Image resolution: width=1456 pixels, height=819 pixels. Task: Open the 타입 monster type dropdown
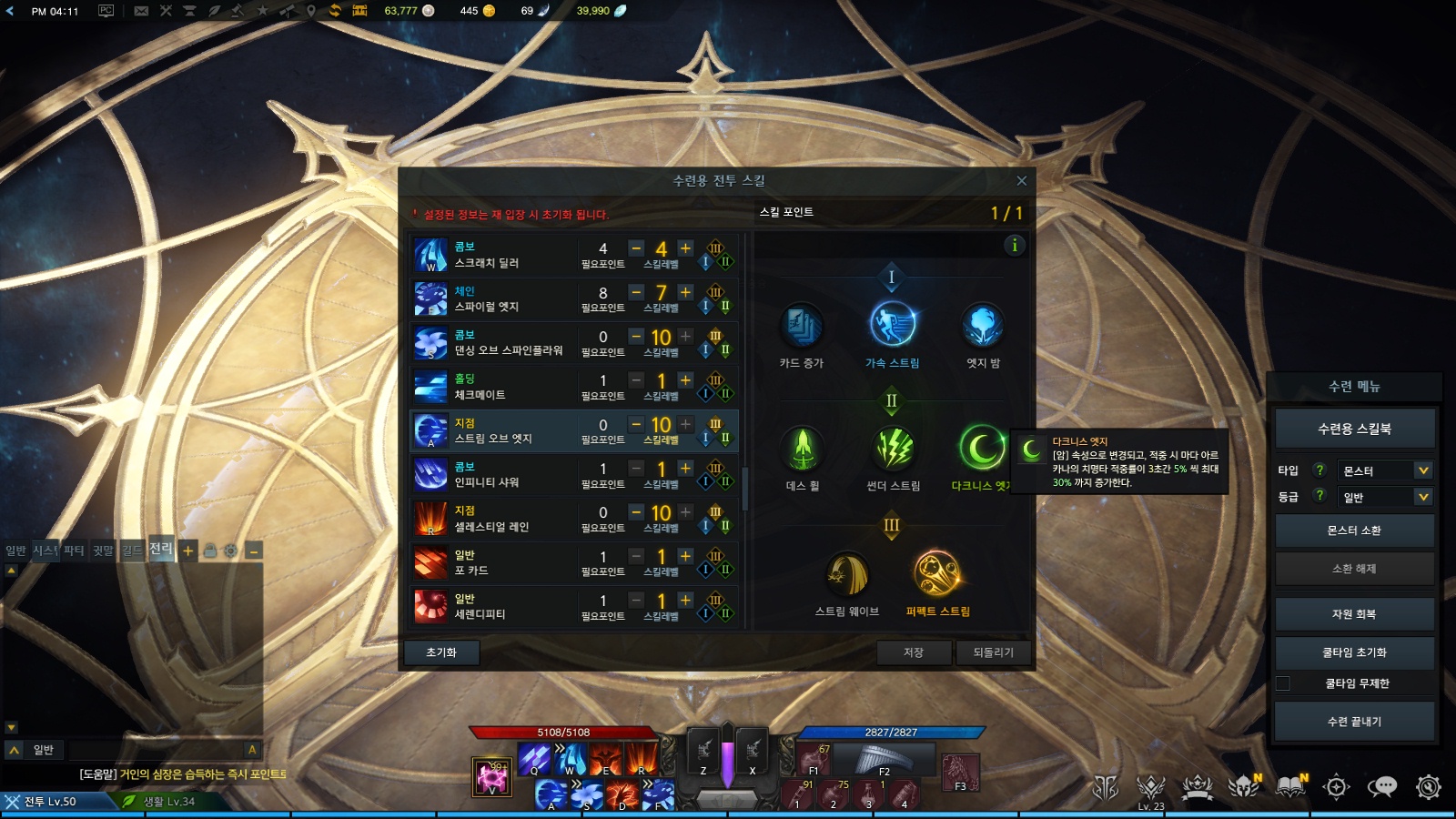[1385, 470]
